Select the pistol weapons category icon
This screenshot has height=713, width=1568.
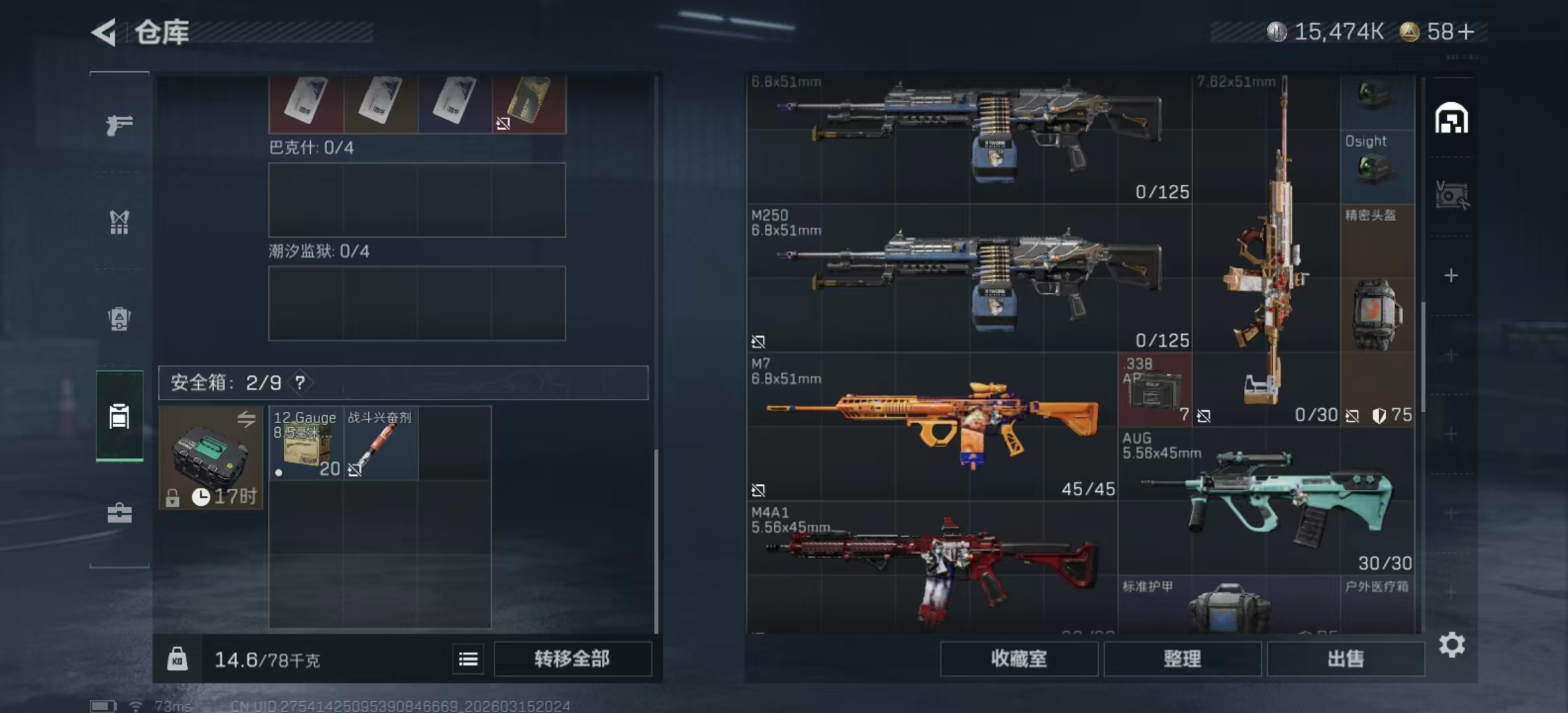click(119, 124)
